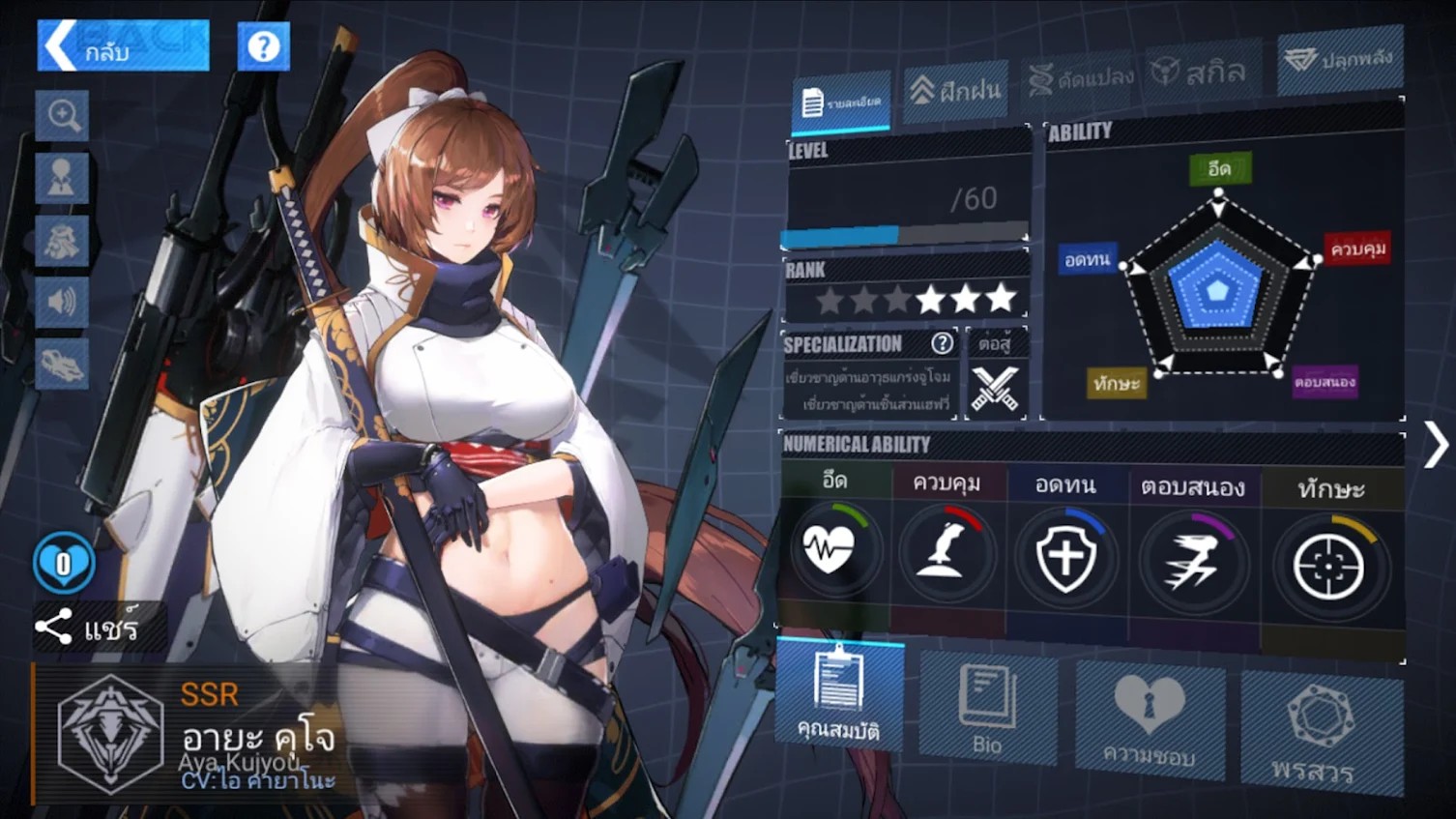The height and width of the screenshot is (819, 1456).
Task: Toggle the speaker voice icon
Action: (62, 302)
